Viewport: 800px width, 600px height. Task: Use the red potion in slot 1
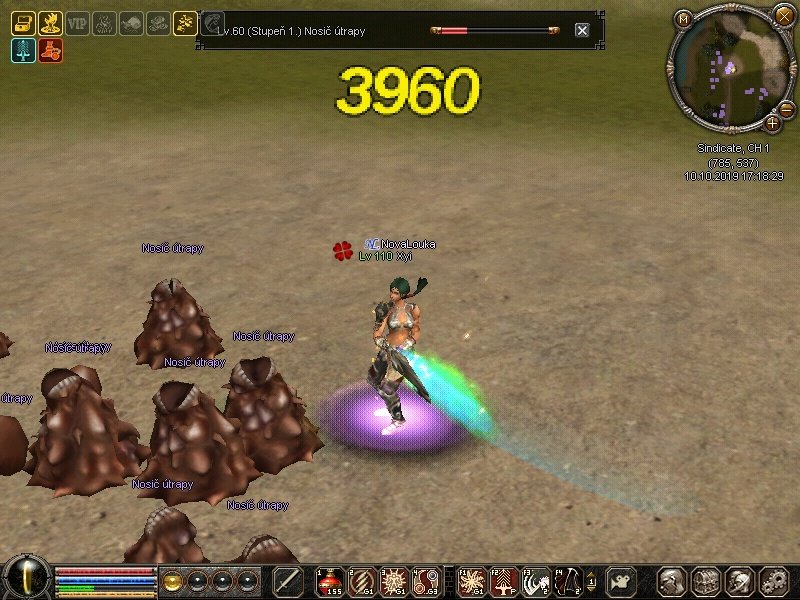[x=330, y=581]
